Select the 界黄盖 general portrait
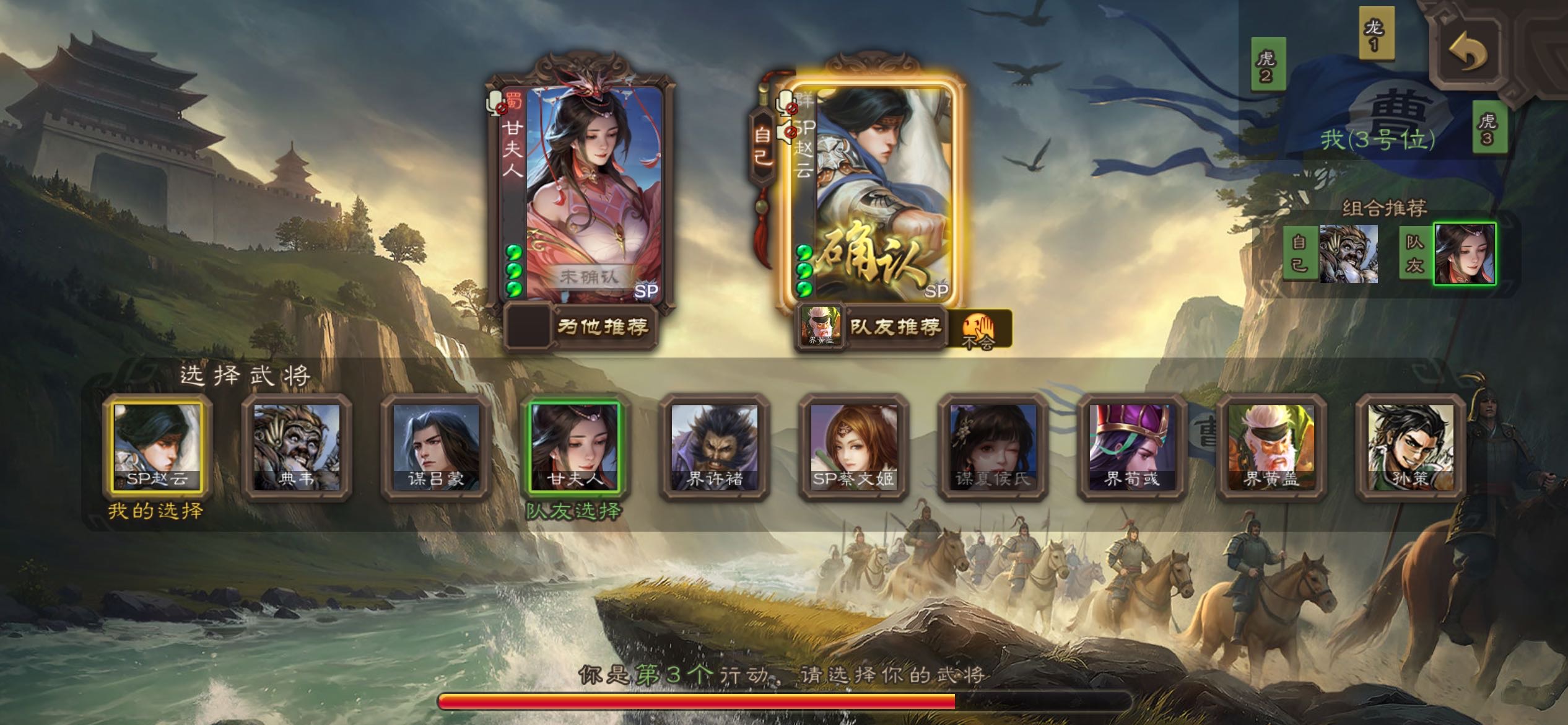 coord(1271,446)
